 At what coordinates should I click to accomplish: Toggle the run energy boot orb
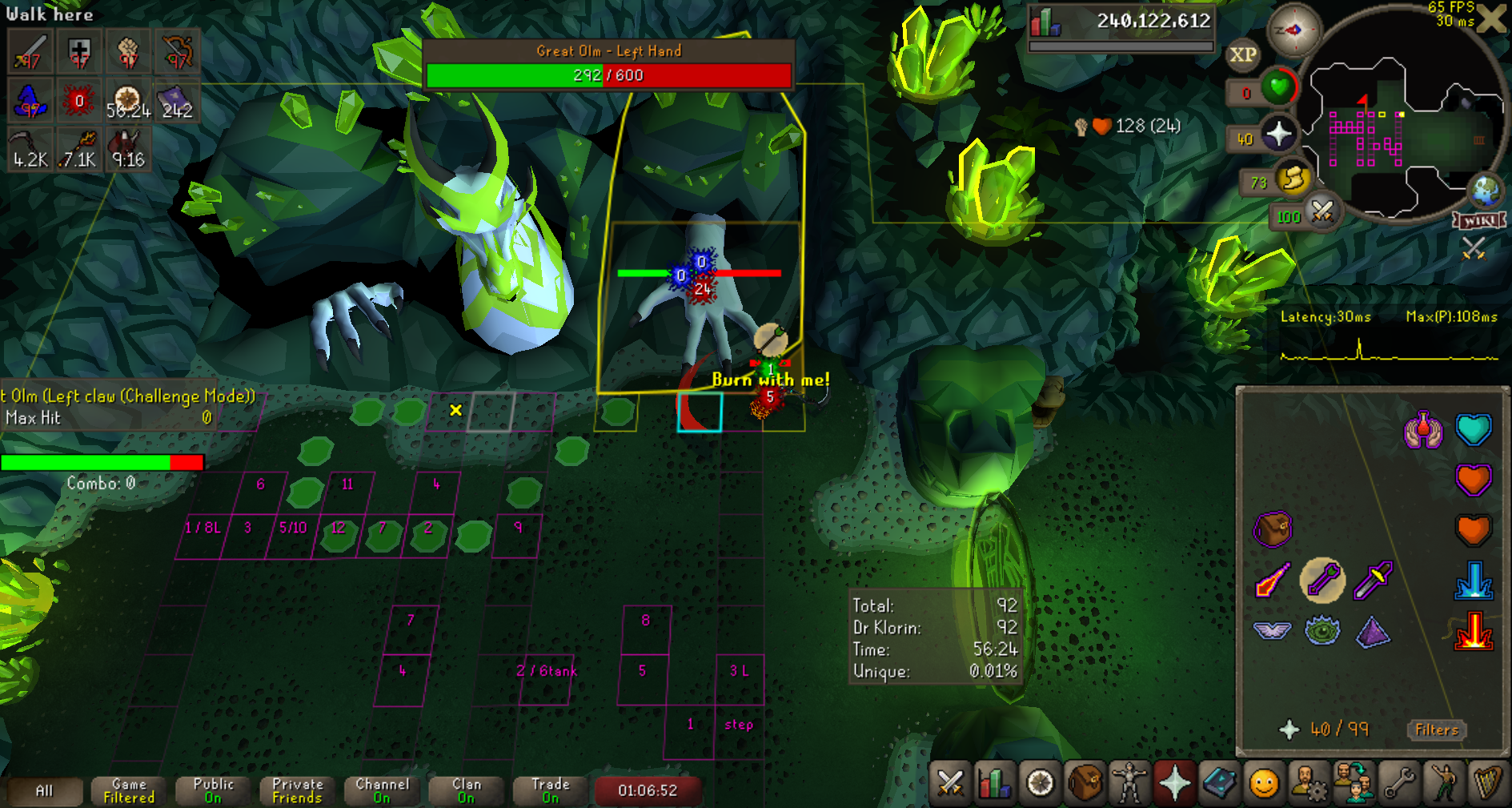tap(1291, 179)
